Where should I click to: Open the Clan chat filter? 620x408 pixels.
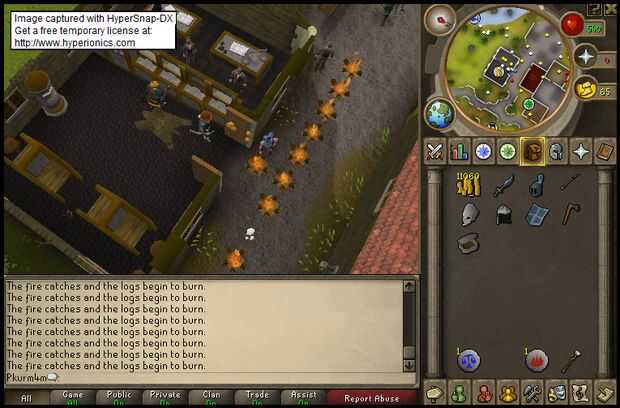pyautogui.click(x=212, y=397)
